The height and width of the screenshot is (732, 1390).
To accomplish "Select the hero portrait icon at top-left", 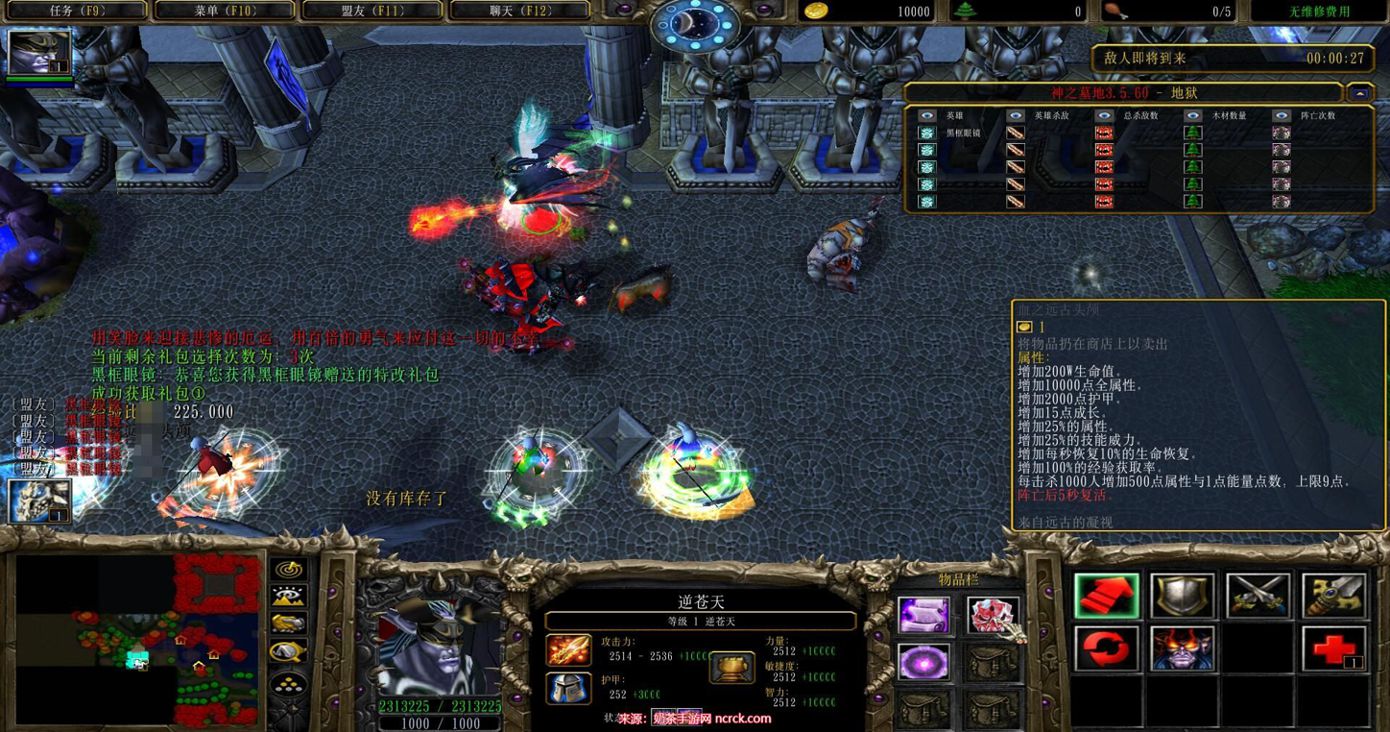I will [40, 52].
